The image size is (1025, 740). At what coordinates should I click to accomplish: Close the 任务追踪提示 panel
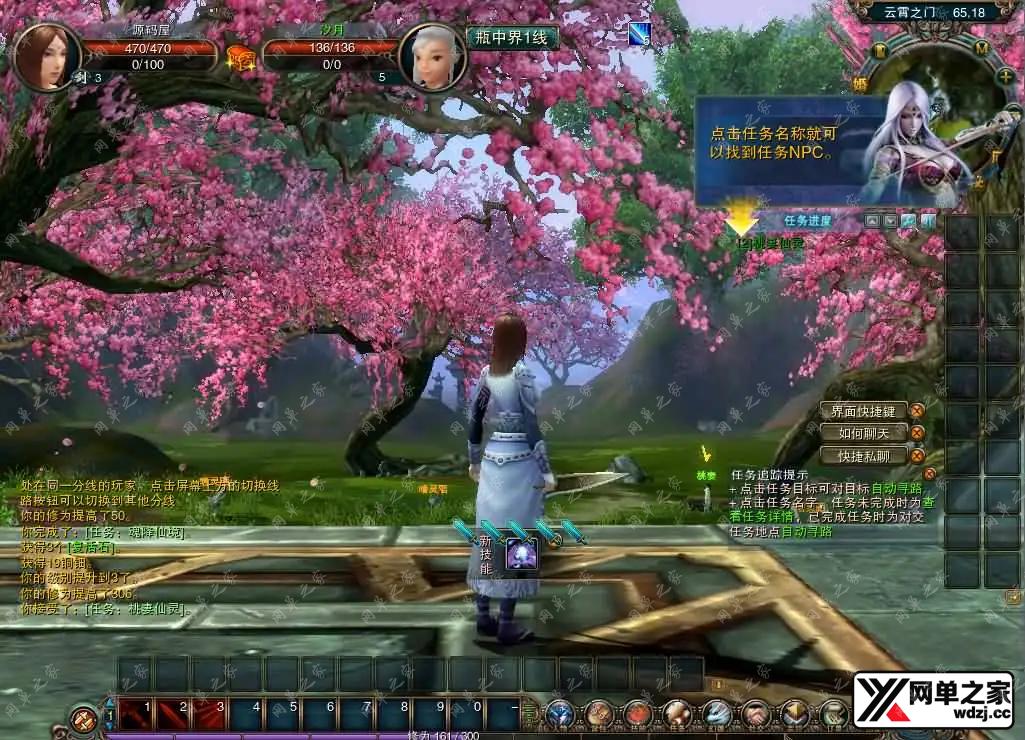930,474
